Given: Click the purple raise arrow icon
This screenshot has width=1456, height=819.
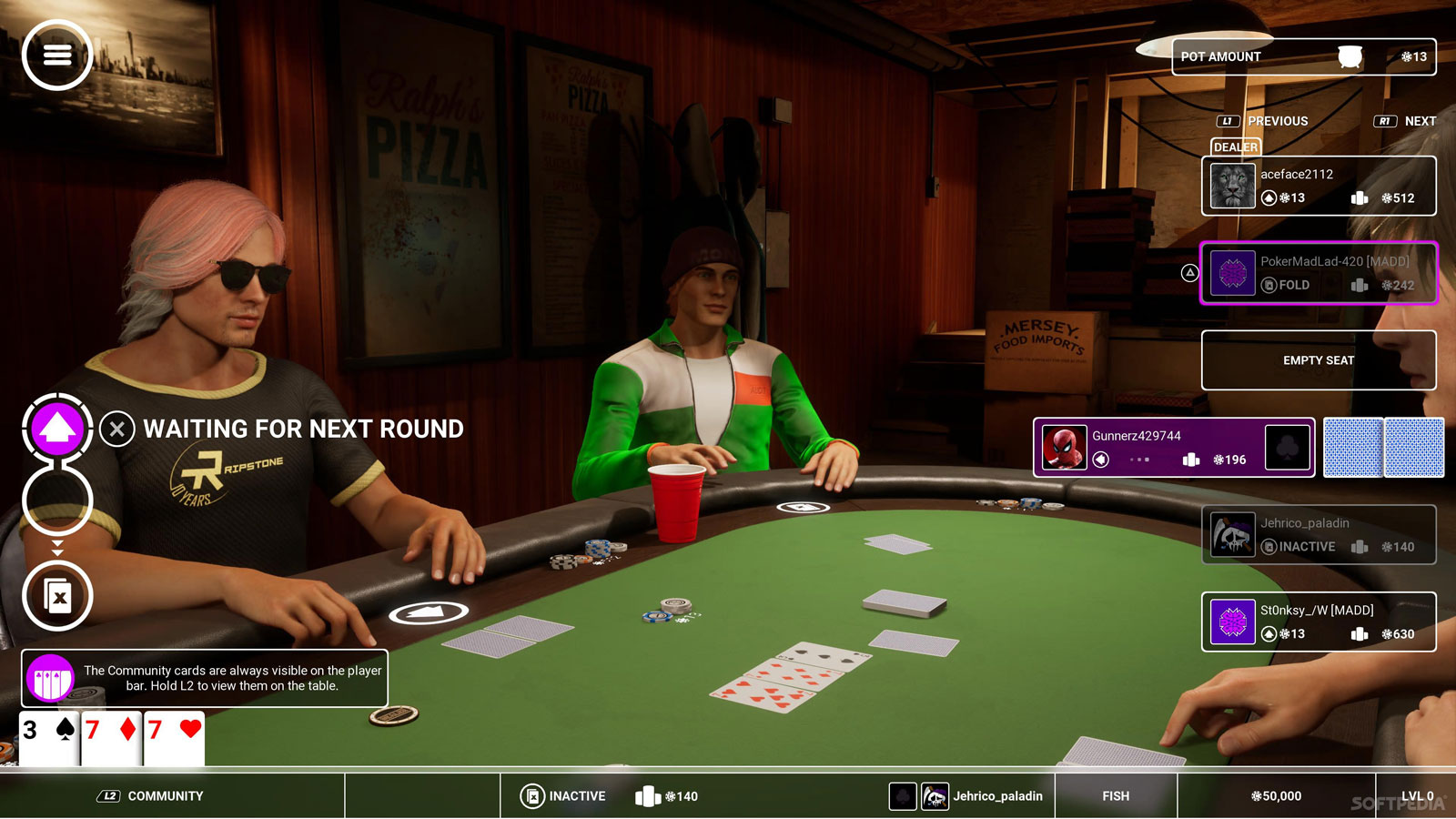Looking at the screenshot, I should pos(56,429).
